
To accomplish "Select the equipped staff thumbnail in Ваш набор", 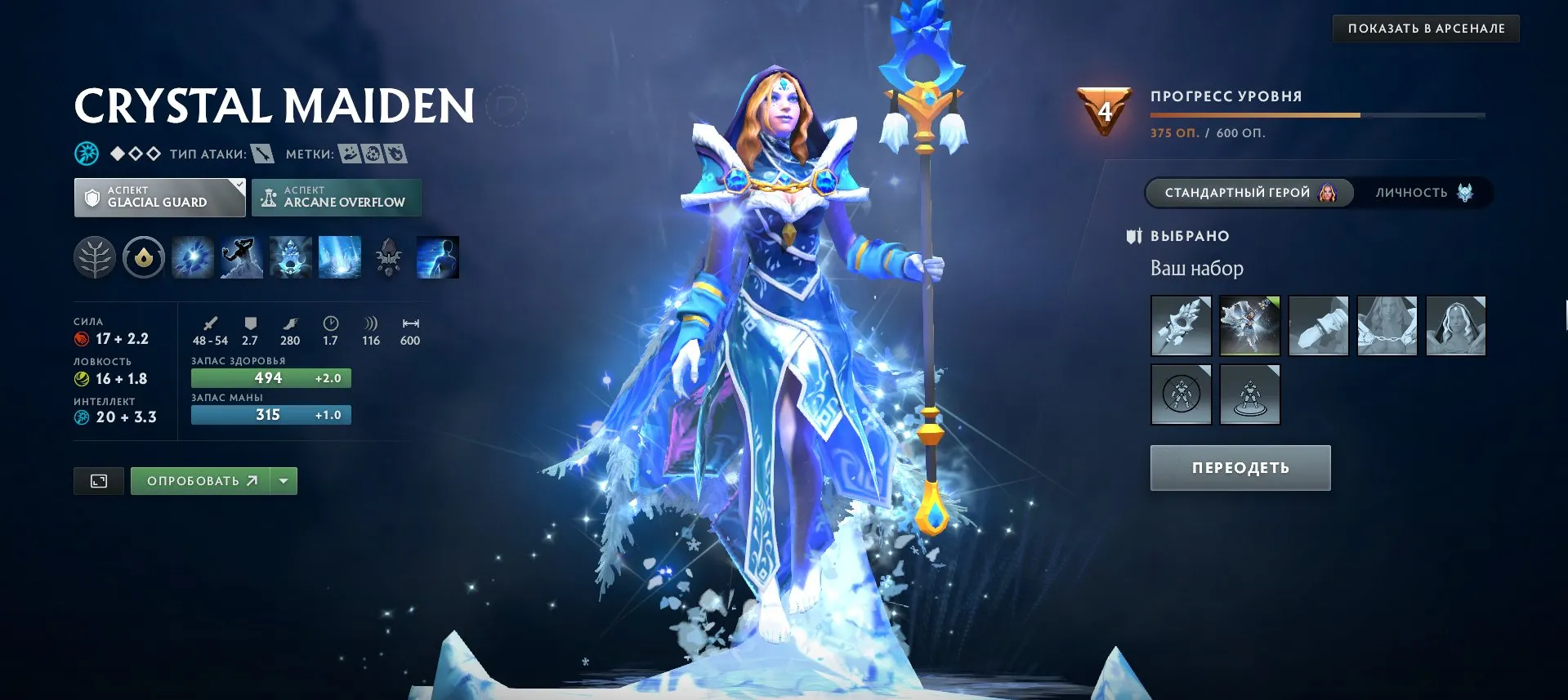I will (x=1181, y=325).
